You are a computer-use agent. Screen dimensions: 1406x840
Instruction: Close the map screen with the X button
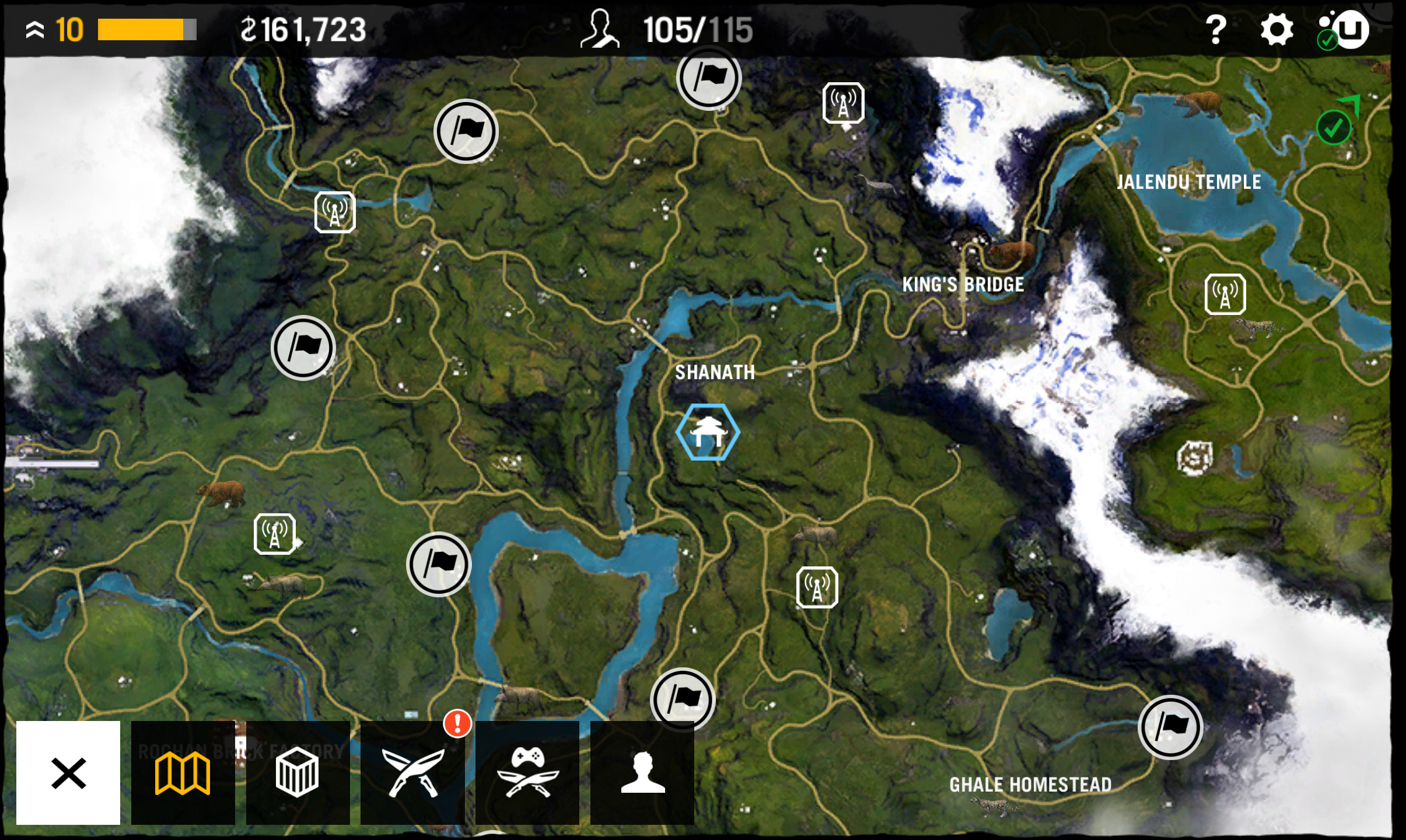(68, 773)
